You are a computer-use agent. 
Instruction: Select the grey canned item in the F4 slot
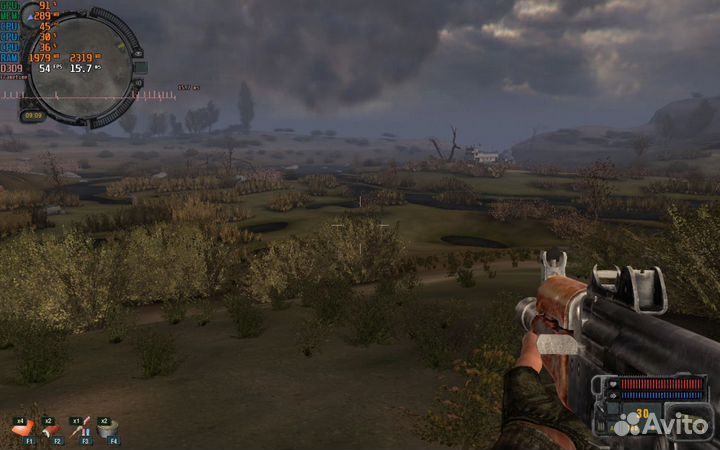(x=107, y=430)
